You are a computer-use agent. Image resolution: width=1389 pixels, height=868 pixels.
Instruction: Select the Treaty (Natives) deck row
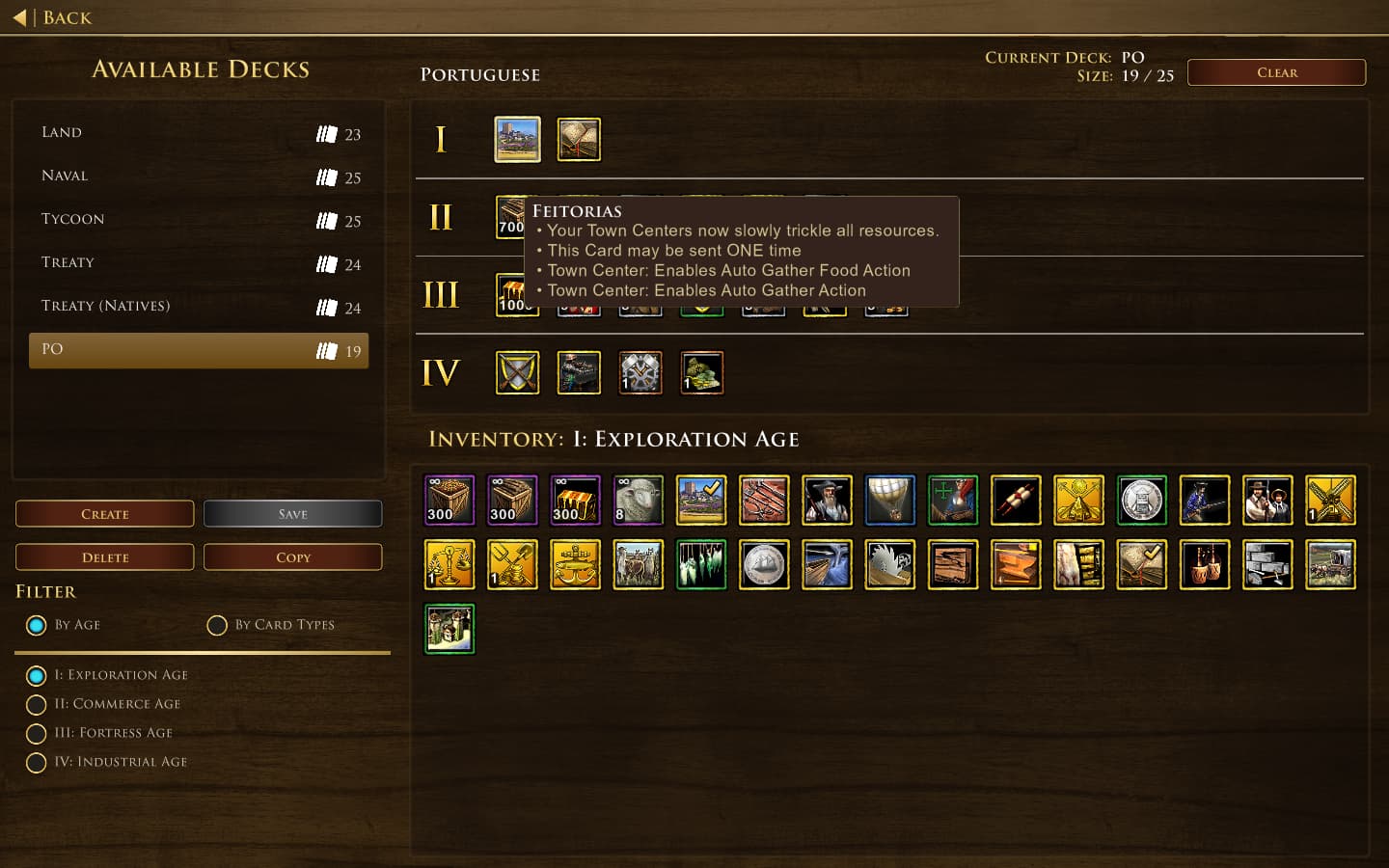coord(198,307)
